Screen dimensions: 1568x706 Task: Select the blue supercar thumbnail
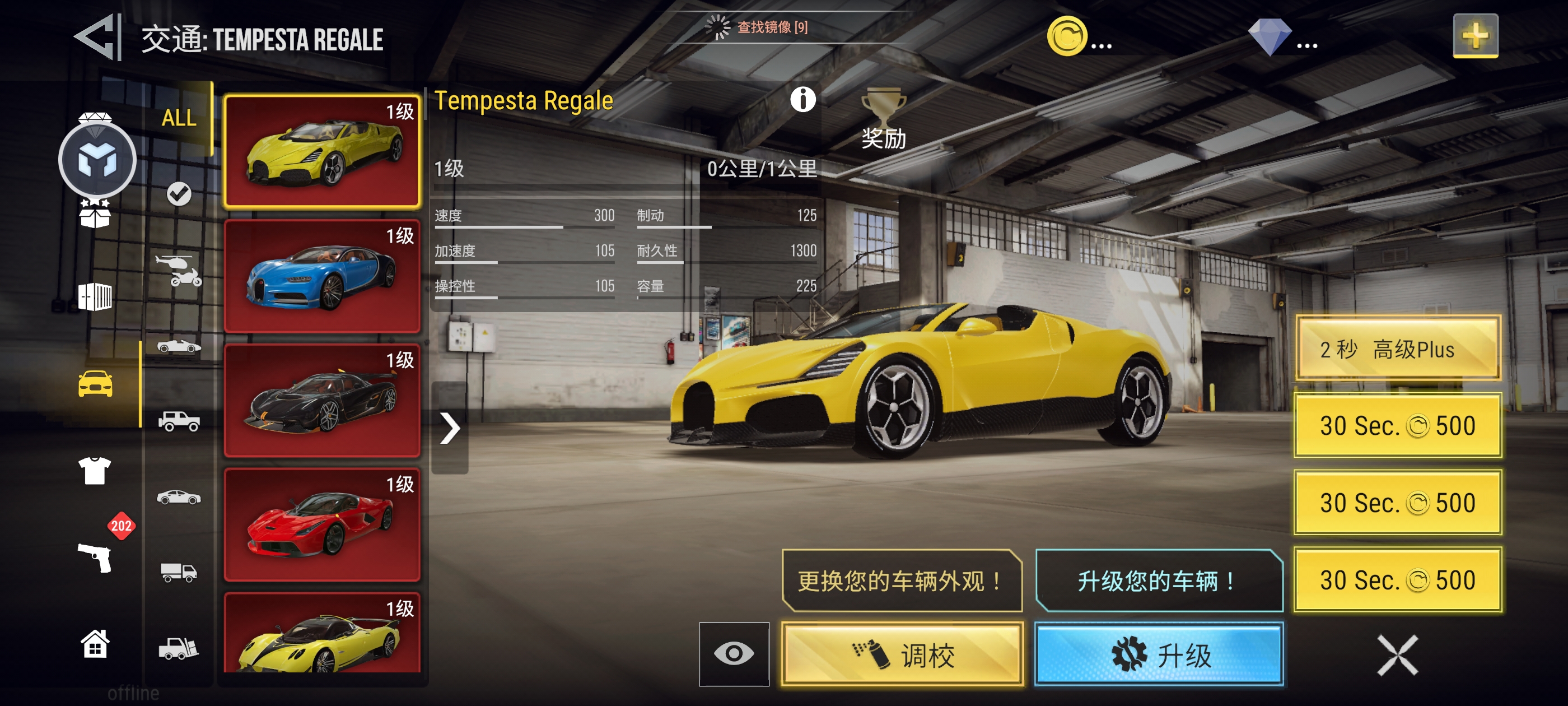click(322, 277)
